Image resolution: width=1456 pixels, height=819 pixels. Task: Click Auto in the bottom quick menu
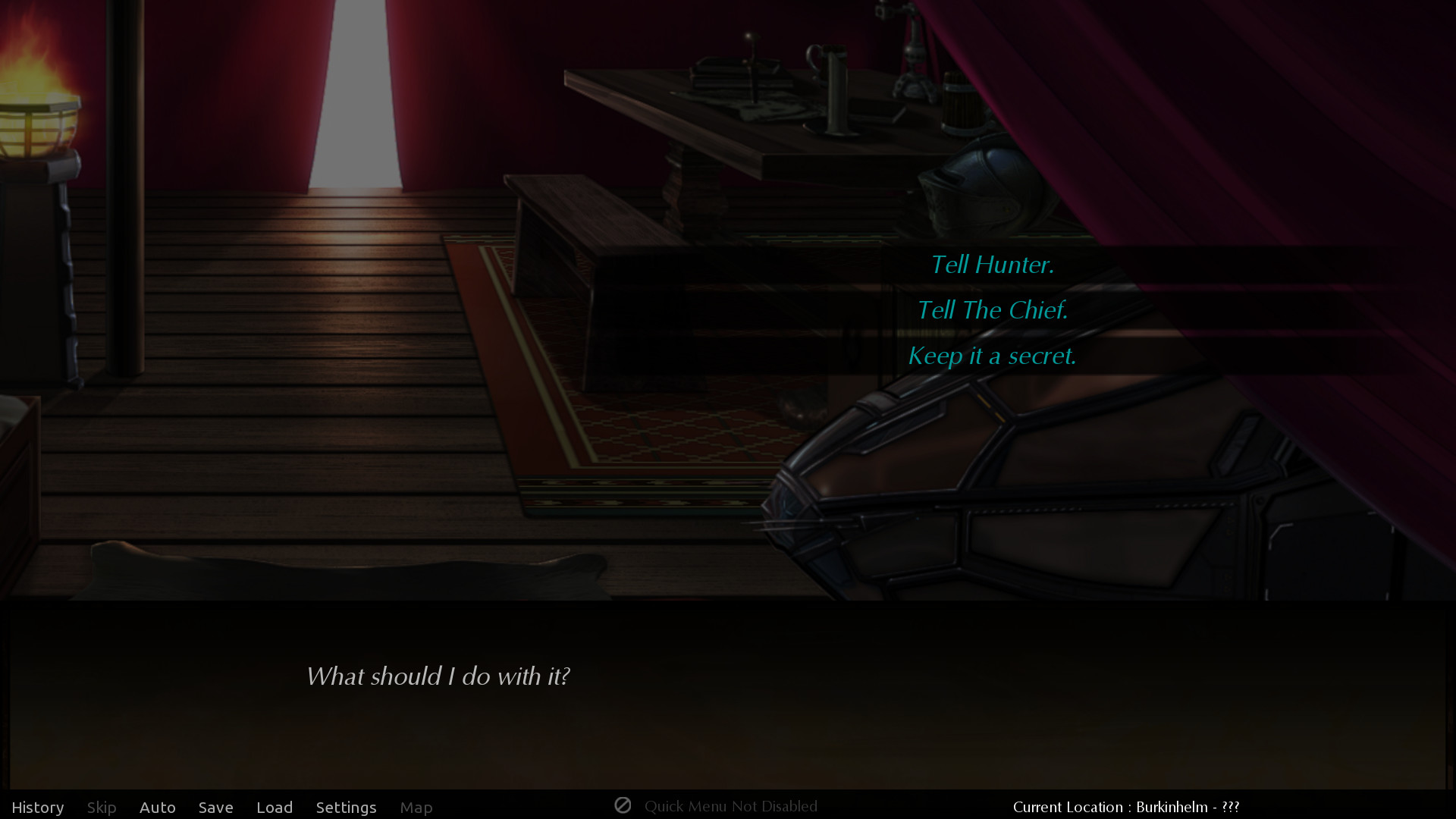157,807
